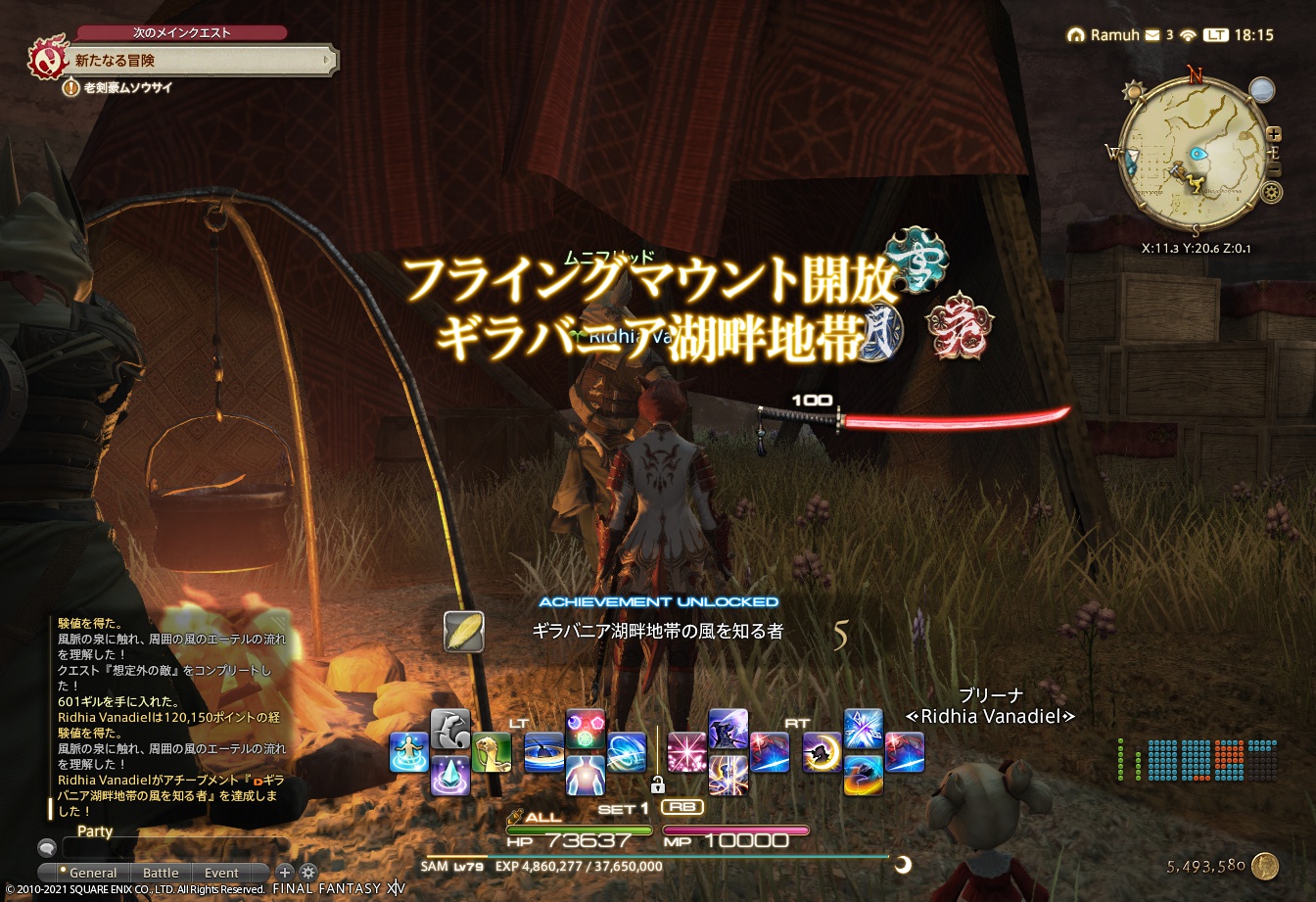The height and width of the screenshot is (902, 1316).
Task: Click the mail envelope icon showing 3 letters
Action: (x=1151, y=35)
